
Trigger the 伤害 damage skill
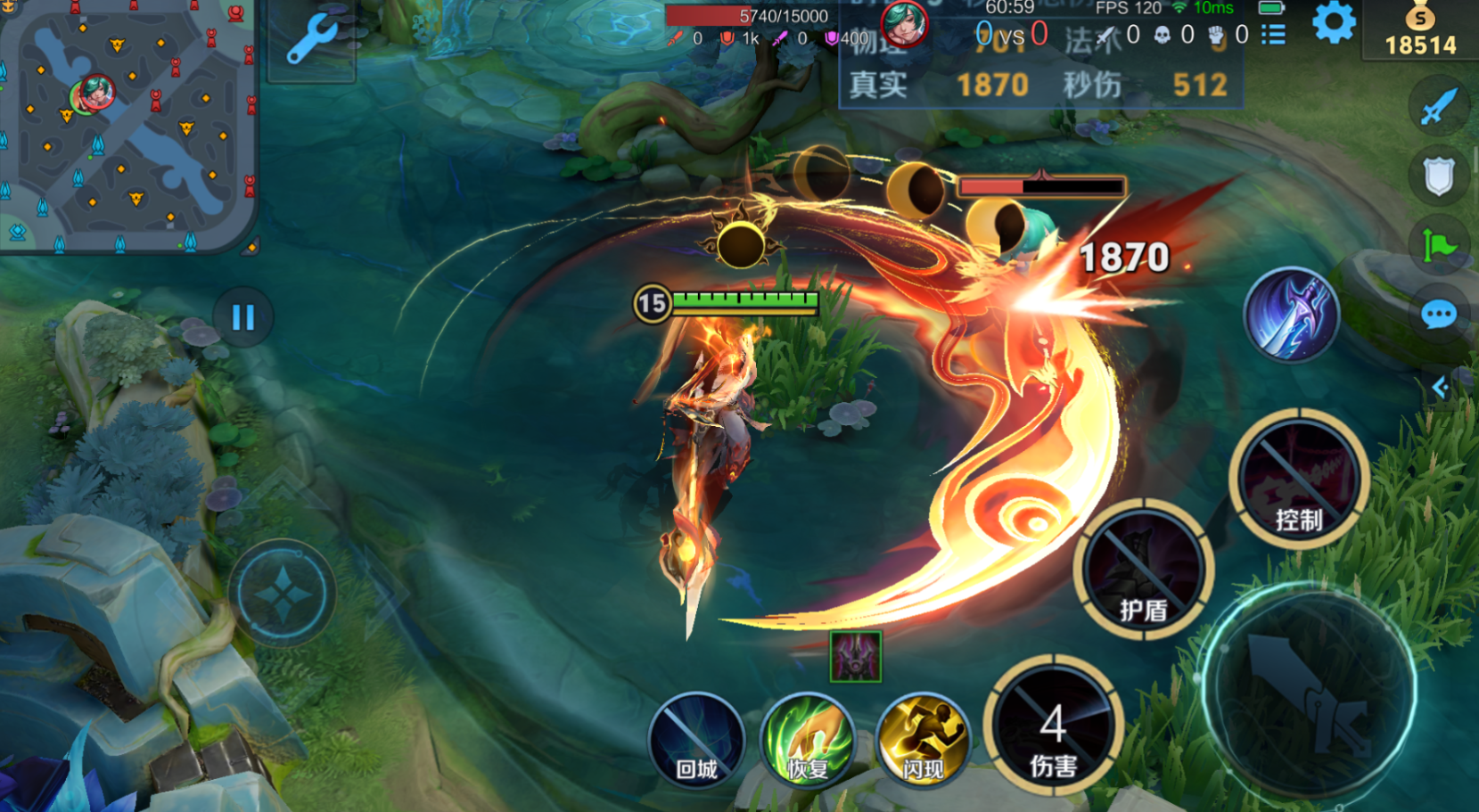[x=1053, y=726]
